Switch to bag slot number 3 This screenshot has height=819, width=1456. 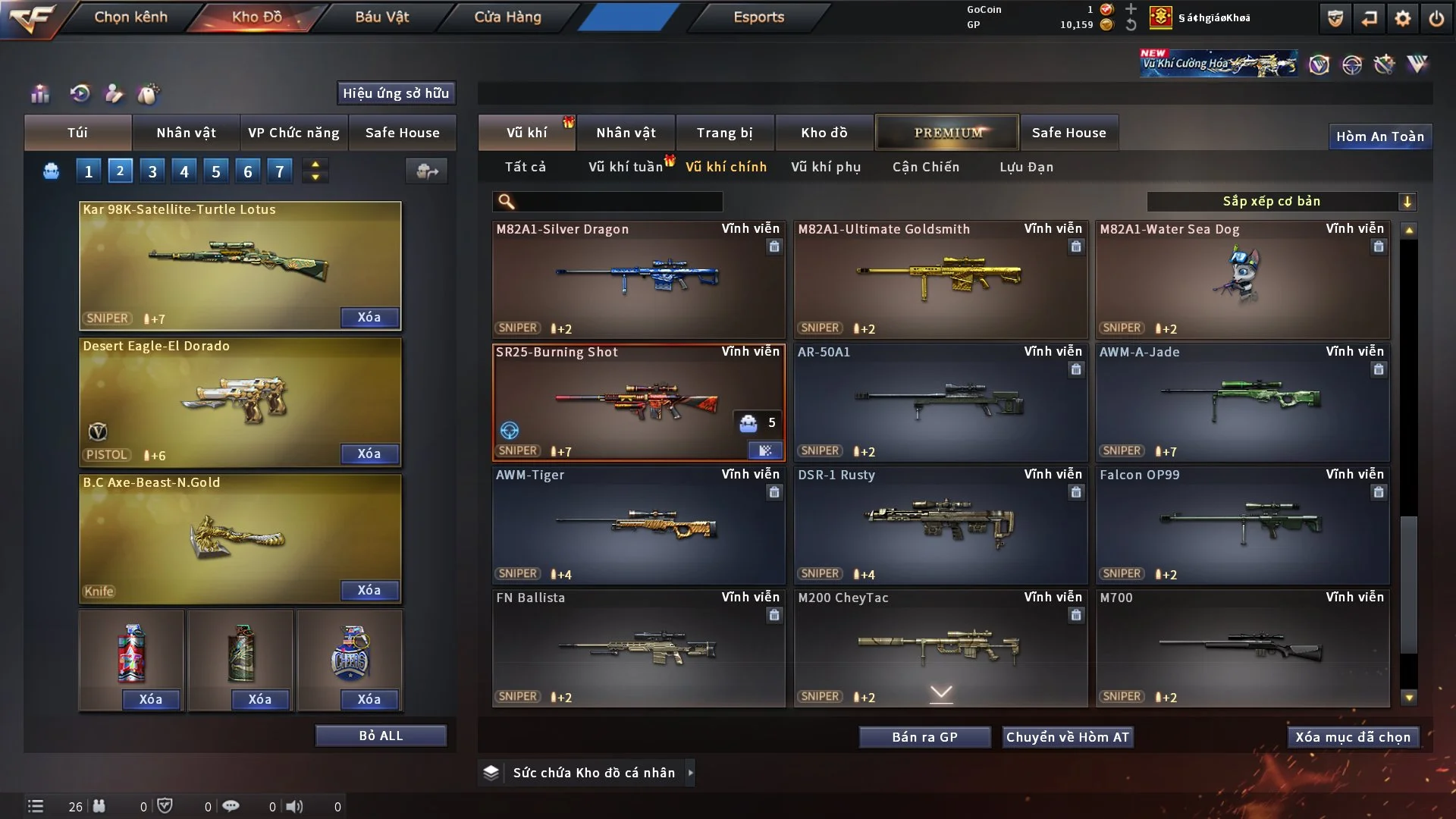point(152,171)
